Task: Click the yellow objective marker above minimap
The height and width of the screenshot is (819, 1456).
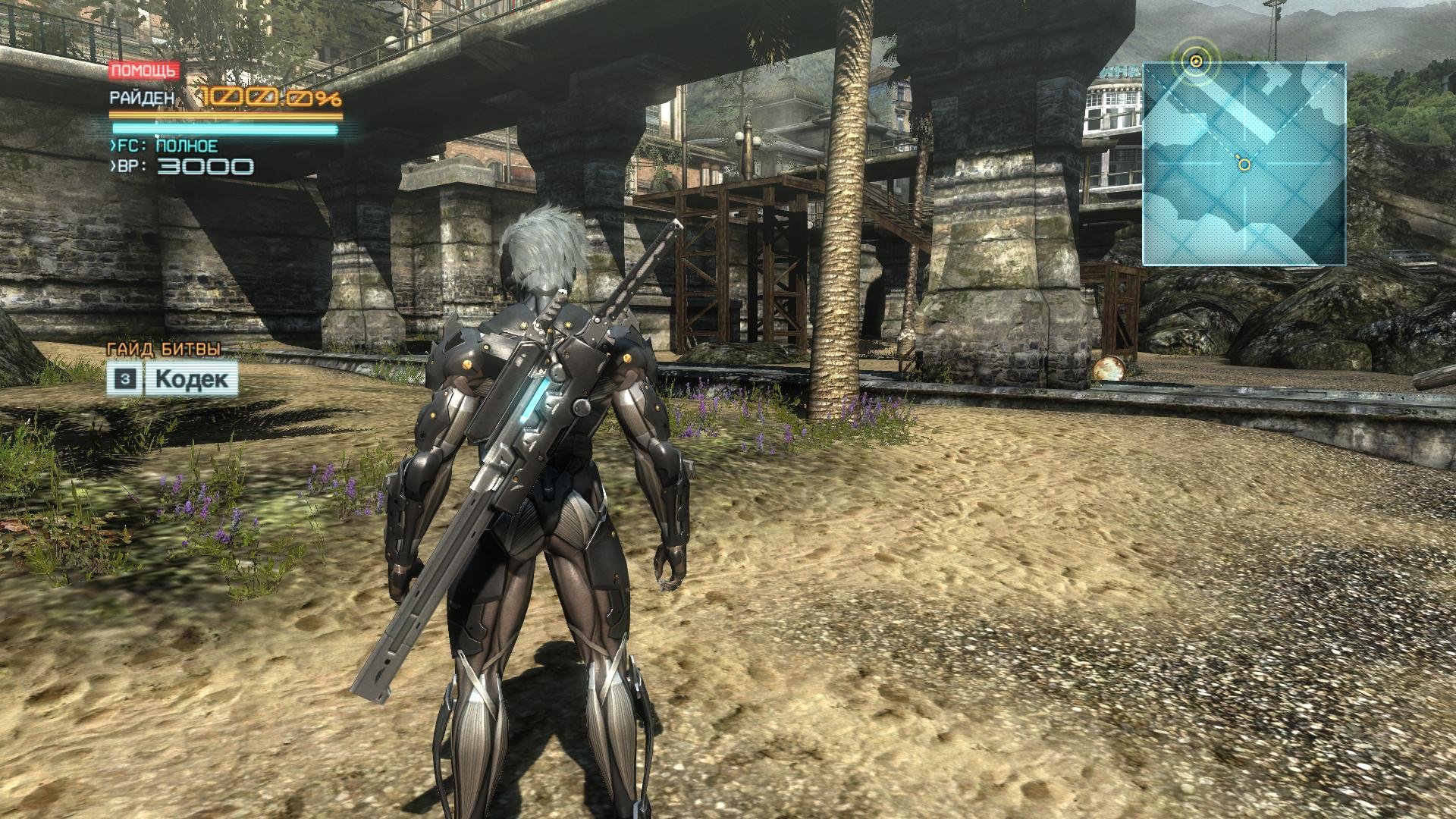Action: tap(1196, 61)
